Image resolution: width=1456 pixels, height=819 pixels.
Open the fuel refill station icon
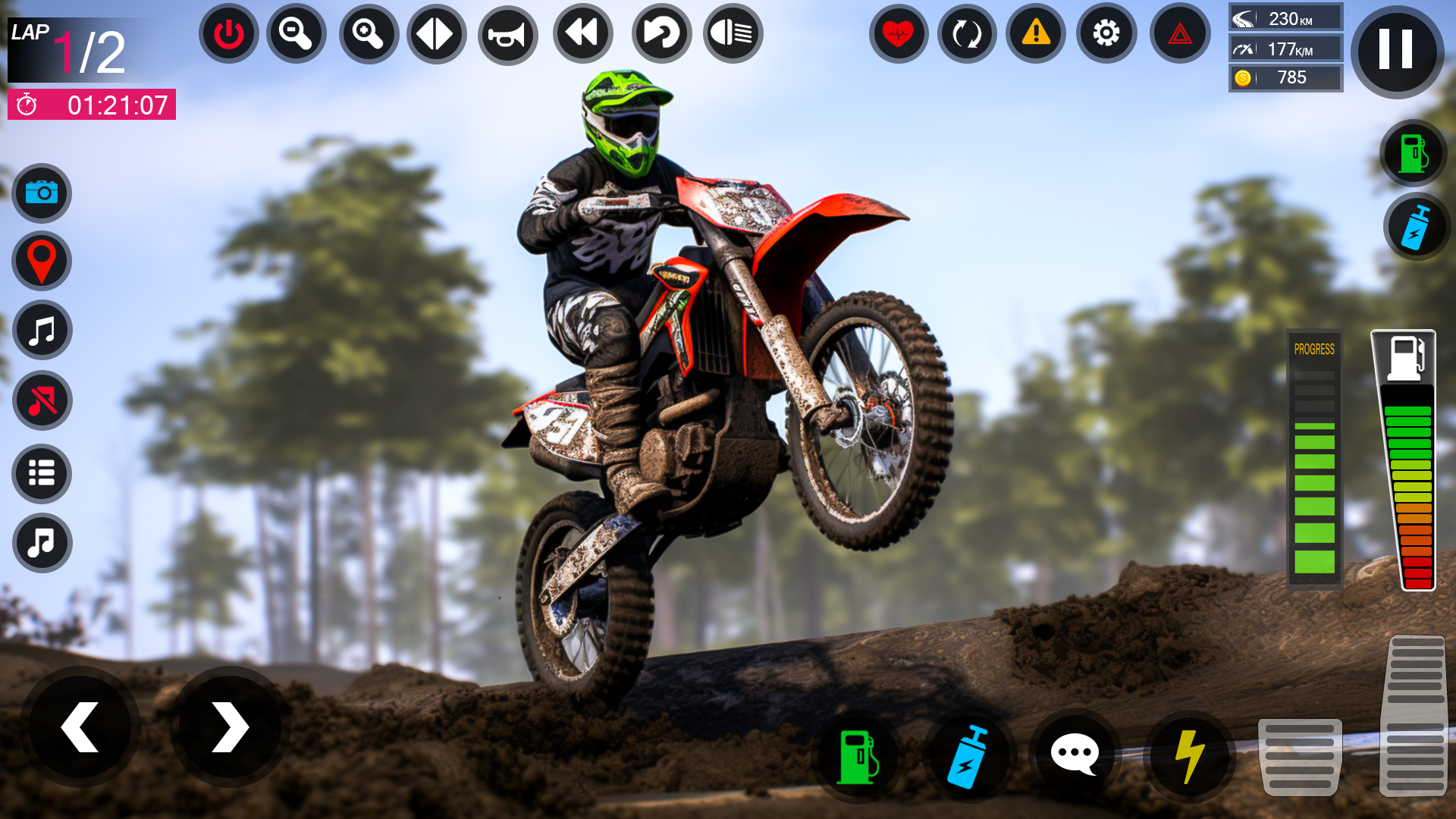click(x=857, y=755)
